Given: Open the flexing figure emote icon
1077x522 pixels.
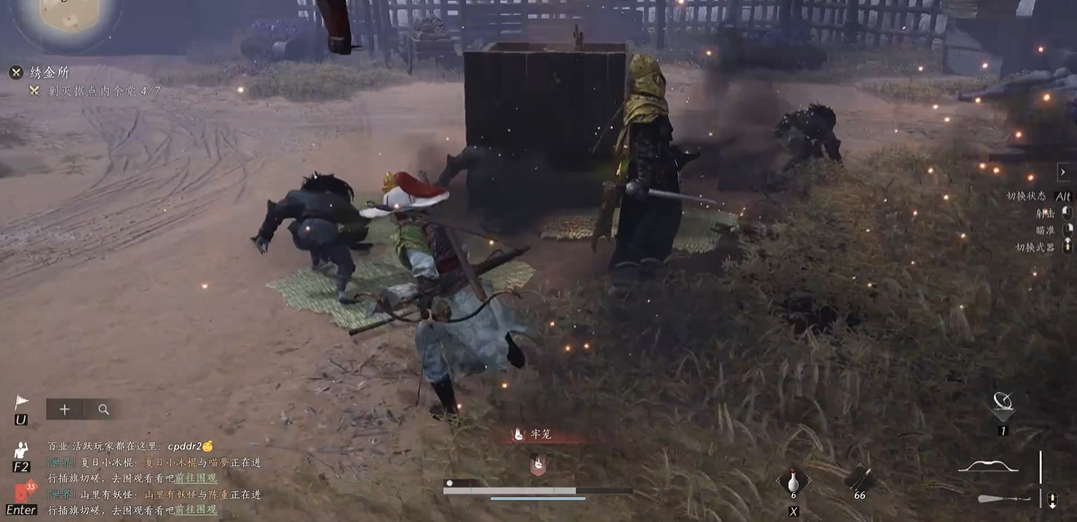Looking at the screenshot, I should (x=21, y=449).
